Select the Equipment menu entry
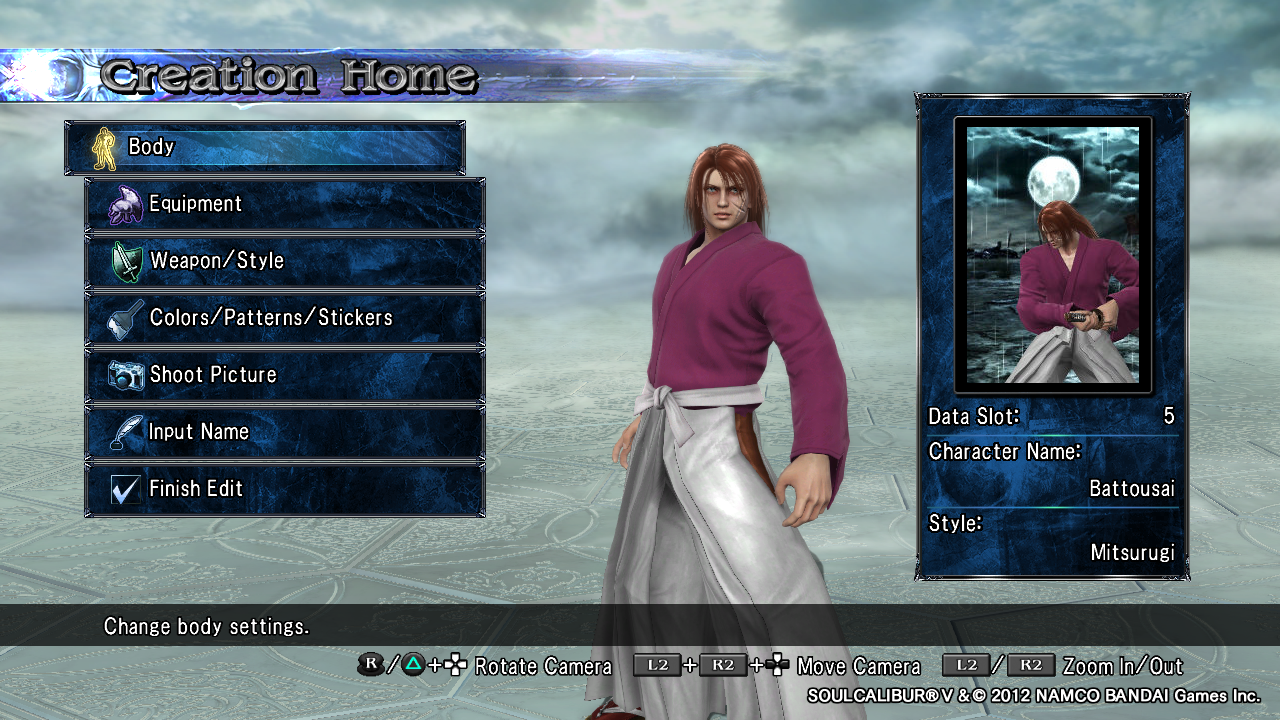This screenshot has height=720, width=1280. [x=285, y=204]
